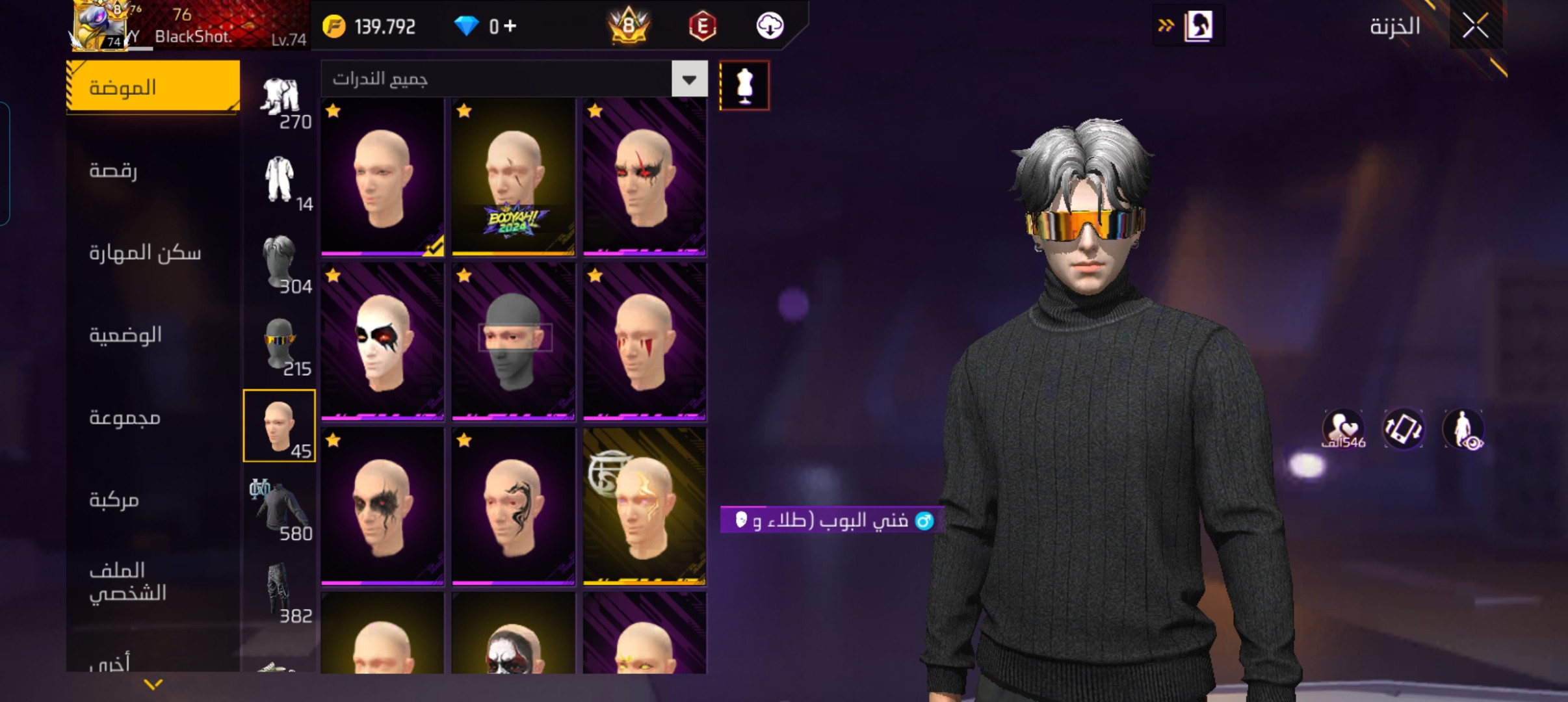Switch to the الموضة fashion tab
Image resolution: width=1568 pixels, height=702 pixels.
(x=153, y=87)
